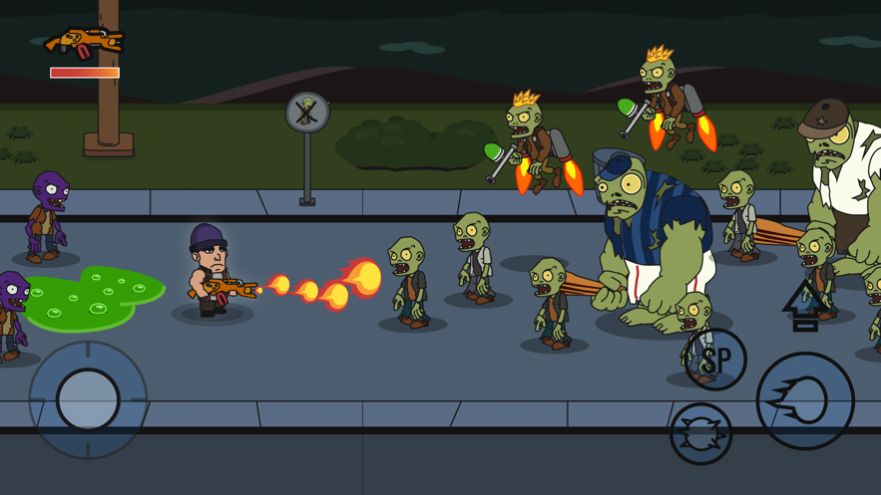Tap the virtual movement joystick
This screenshot has width=881, height=495.
click(x=88, y=399)
